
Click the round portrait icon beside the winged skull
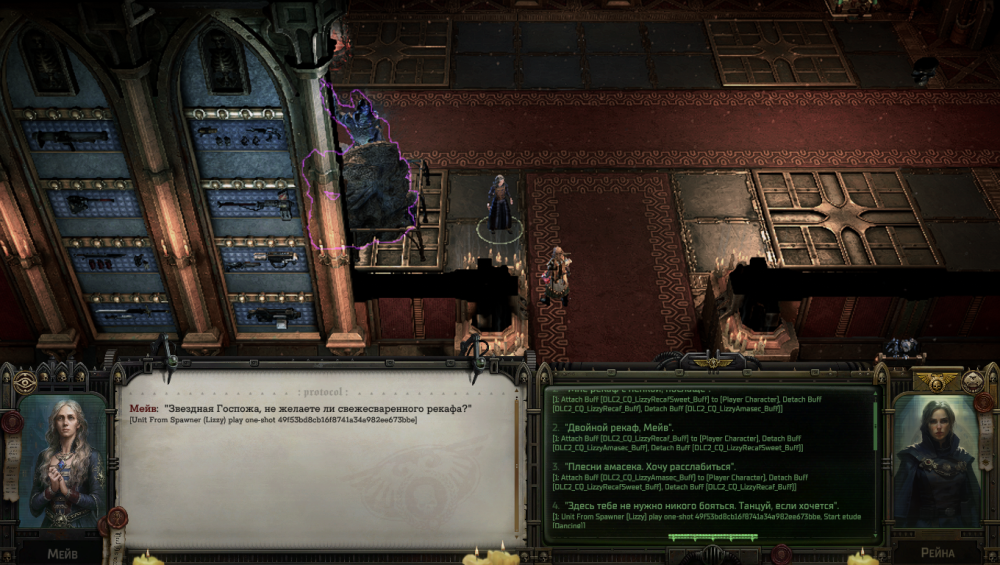(x=974, y=381)
